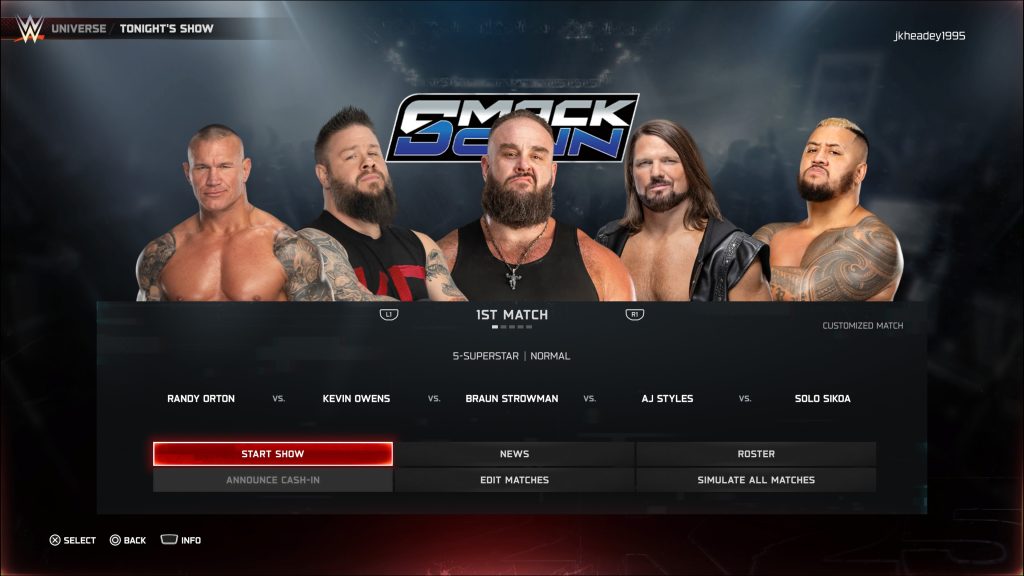This screenshot has height=576, width=1024.
Task: View the Roster
Action: point(756,454)
